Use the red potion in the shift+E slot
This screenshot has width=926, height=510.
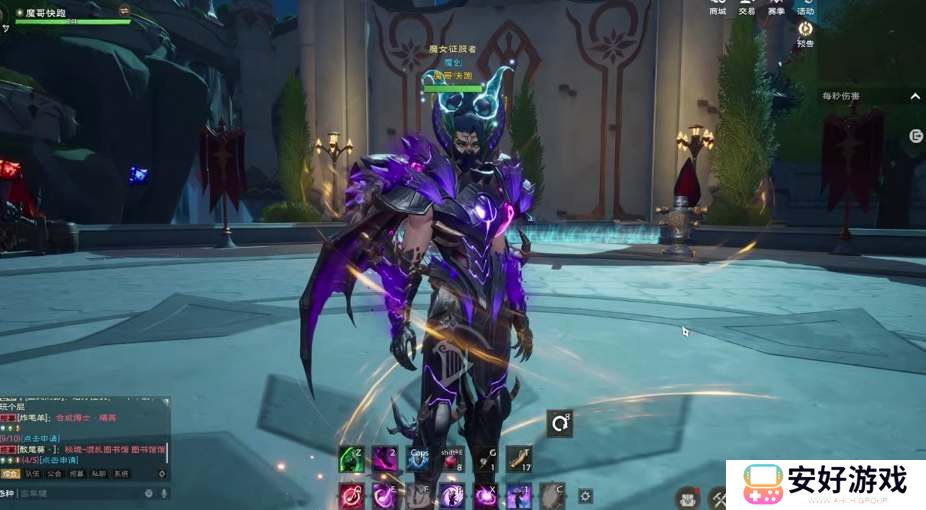point(452,459)
